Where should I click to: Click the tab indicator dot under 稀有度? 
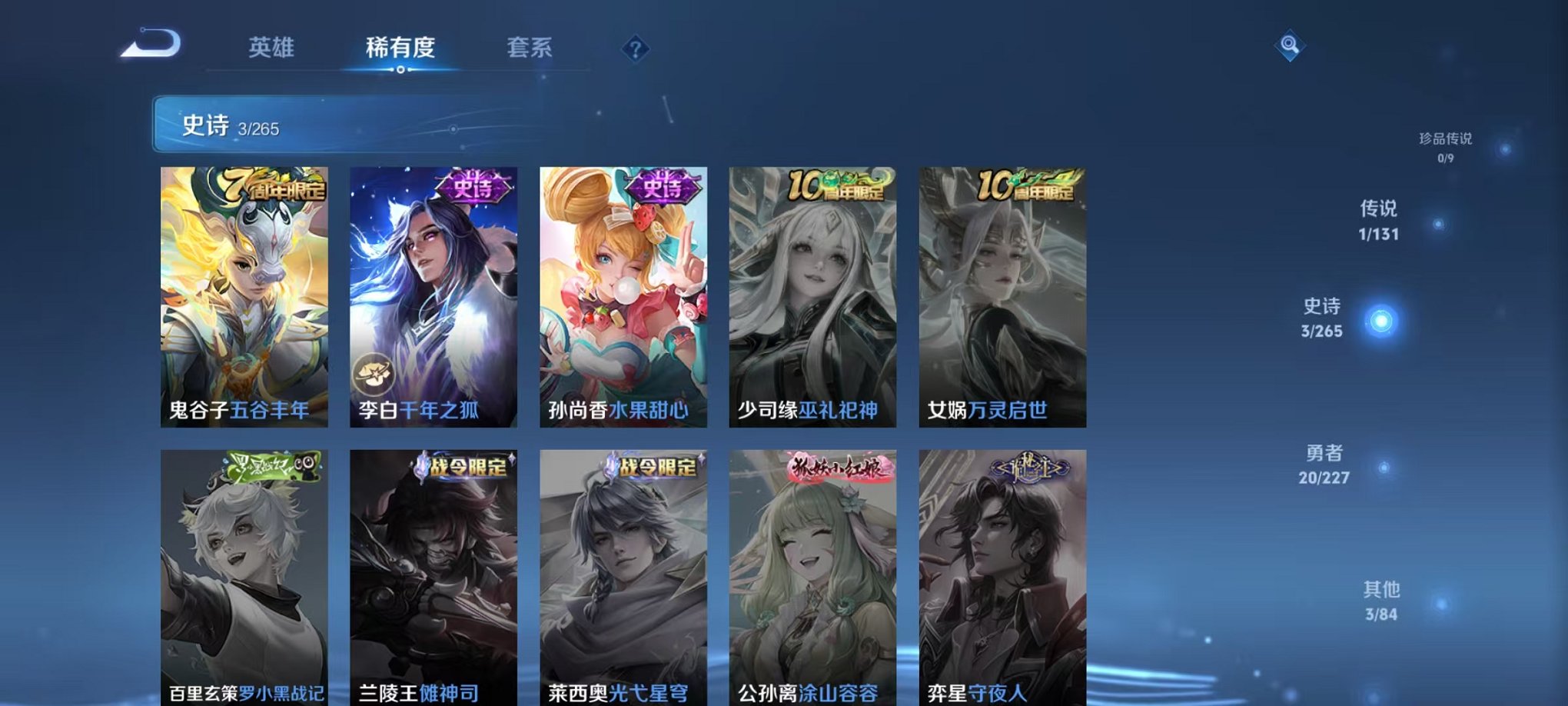coord(399,71)
